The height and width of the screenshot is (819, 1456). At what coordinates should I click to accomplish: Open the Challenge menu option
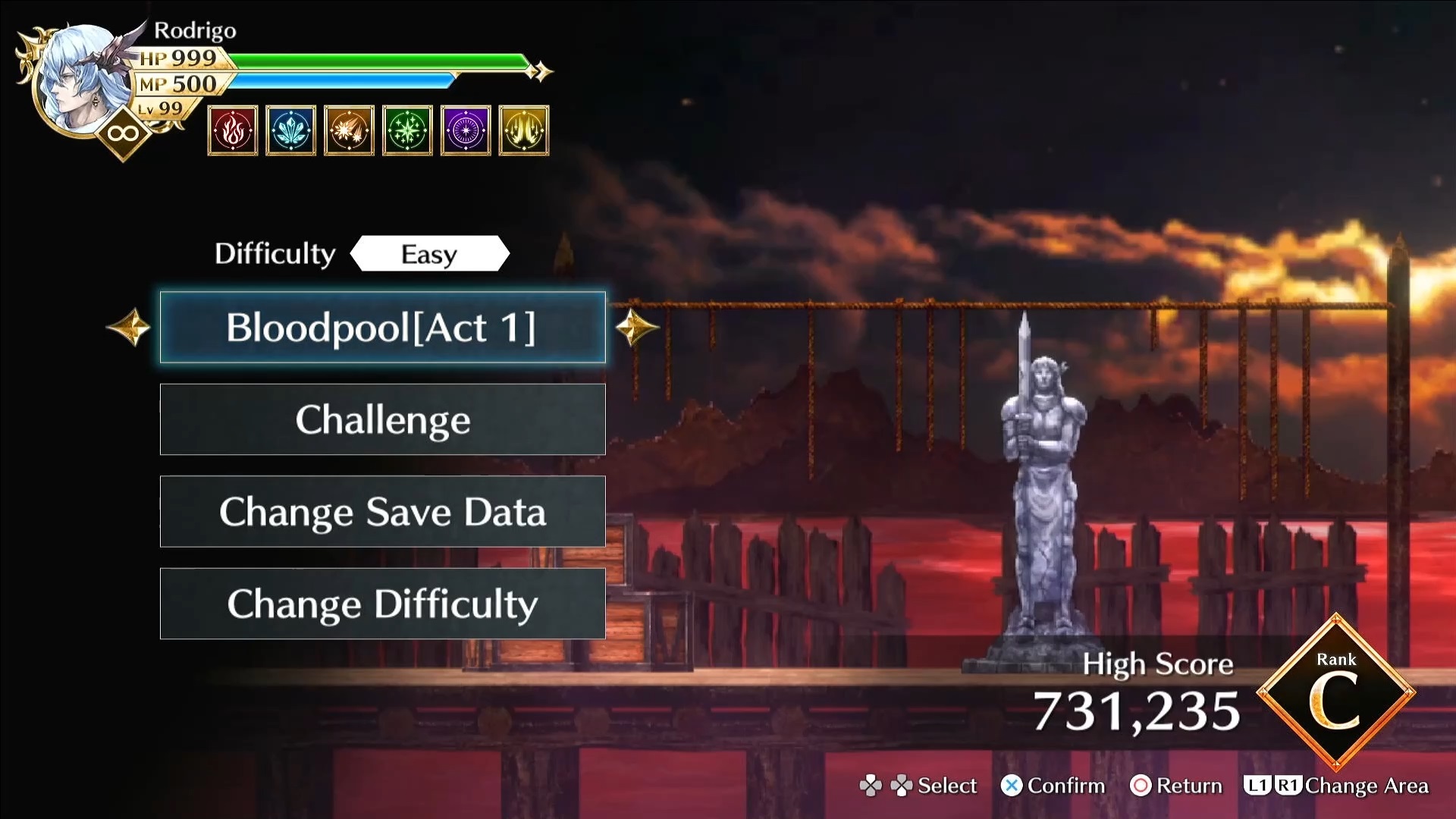(382, 419)
